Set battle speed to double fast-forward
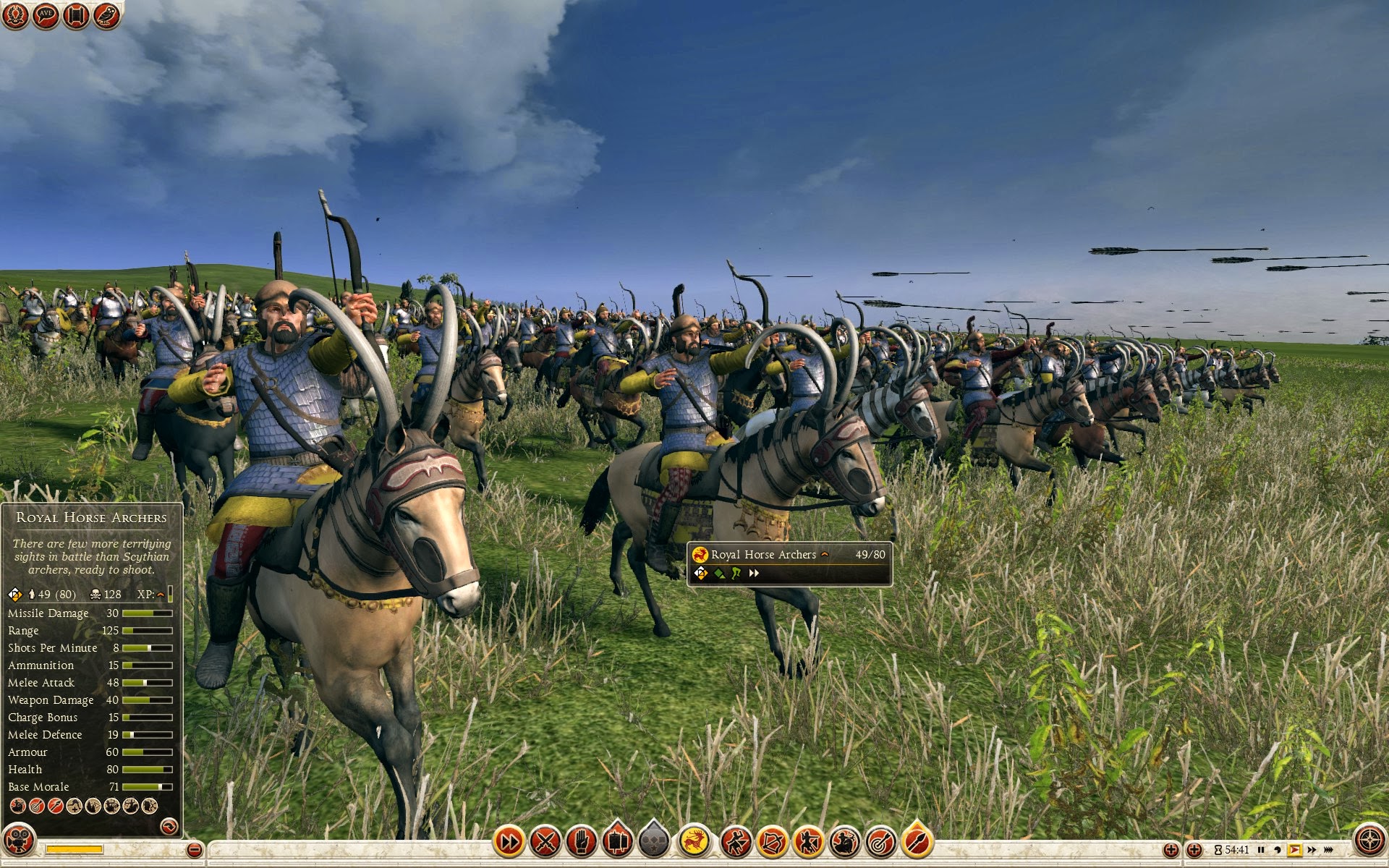The image size is (1389, 868). click(1312, 850)
